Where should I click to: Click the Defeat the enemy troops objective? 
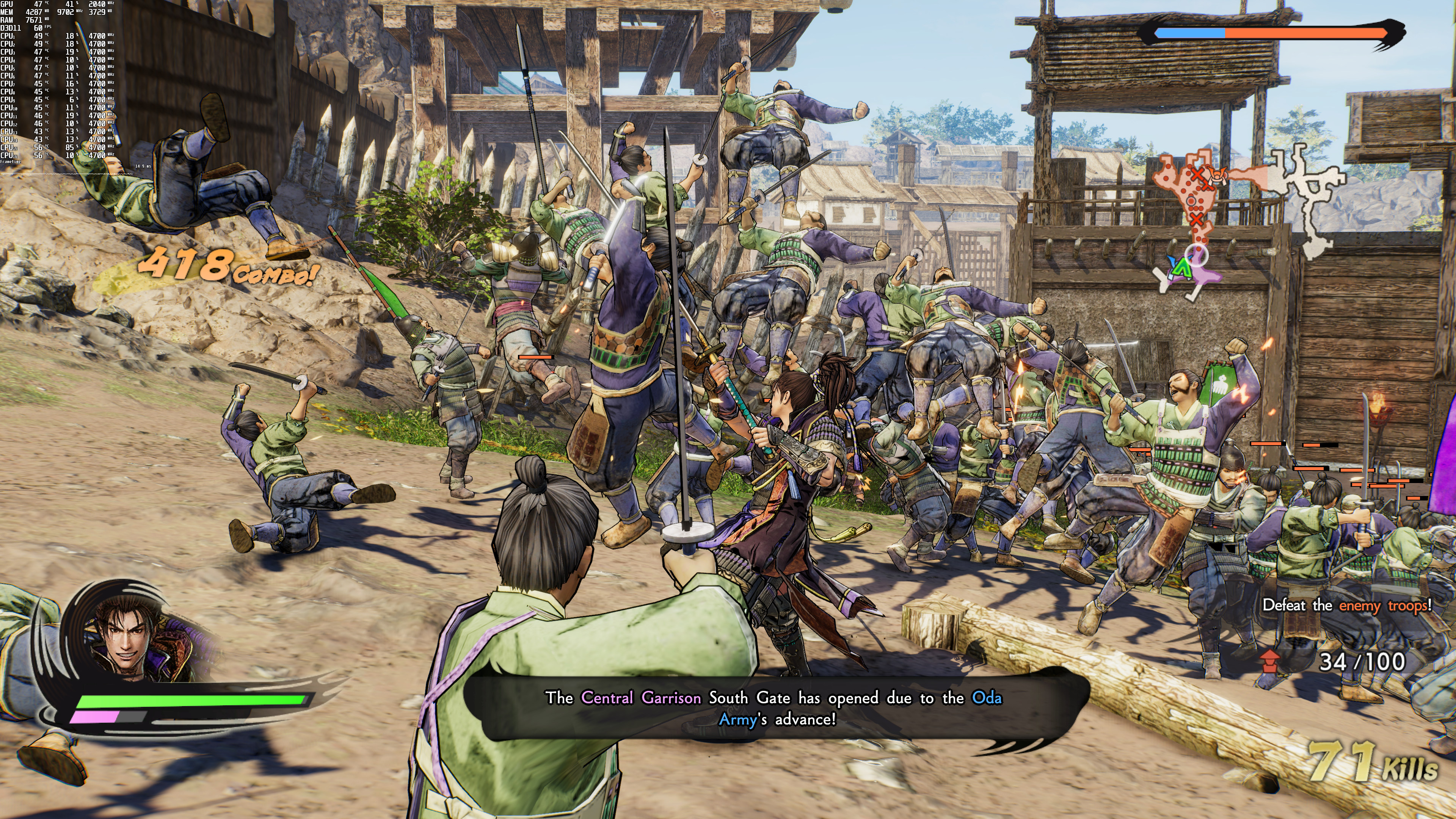pos(1347,606)
